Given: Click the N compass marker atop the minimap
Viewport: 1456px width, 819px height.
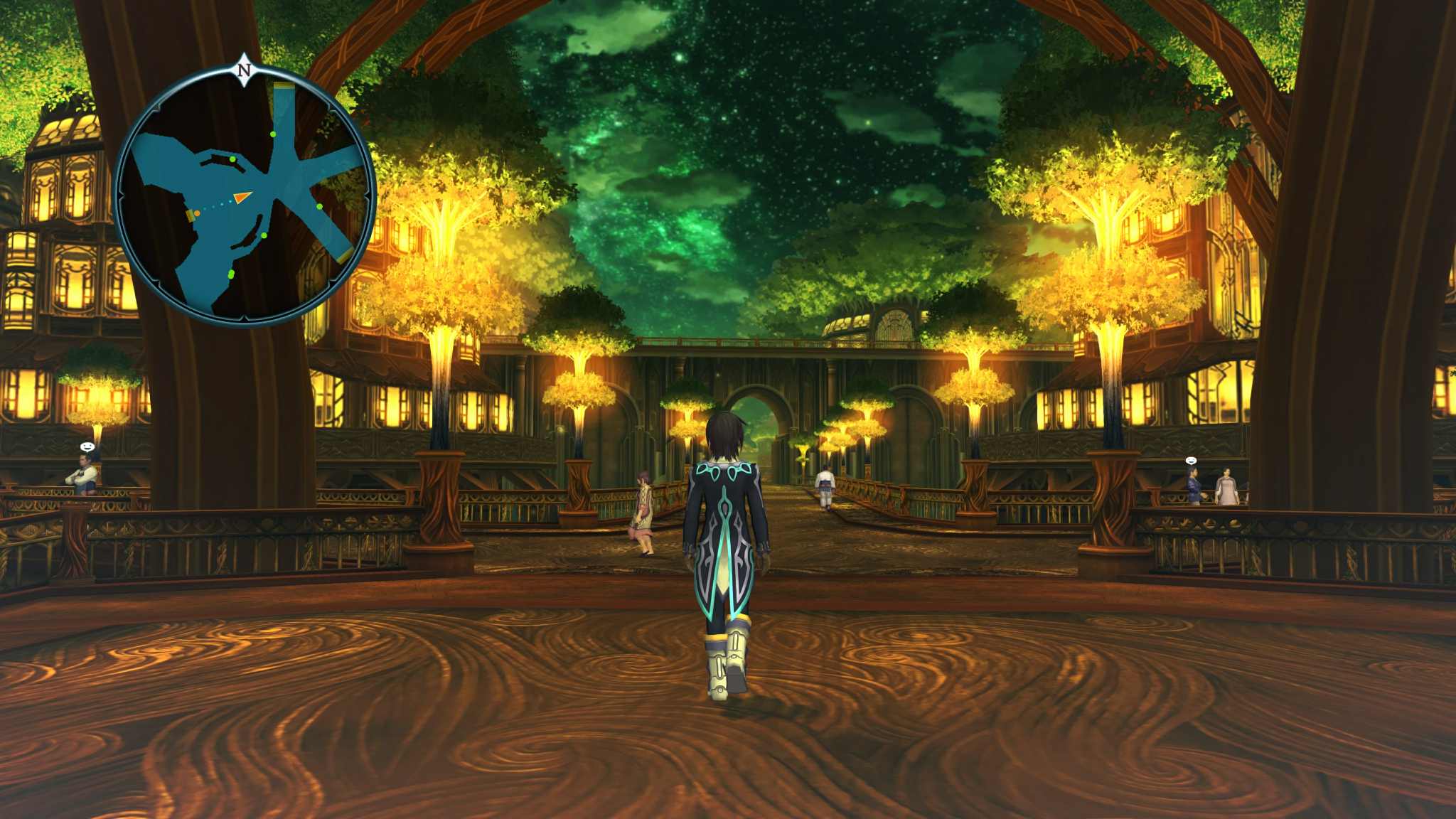Looking at the screenshot, I should (x=244, y=70).
